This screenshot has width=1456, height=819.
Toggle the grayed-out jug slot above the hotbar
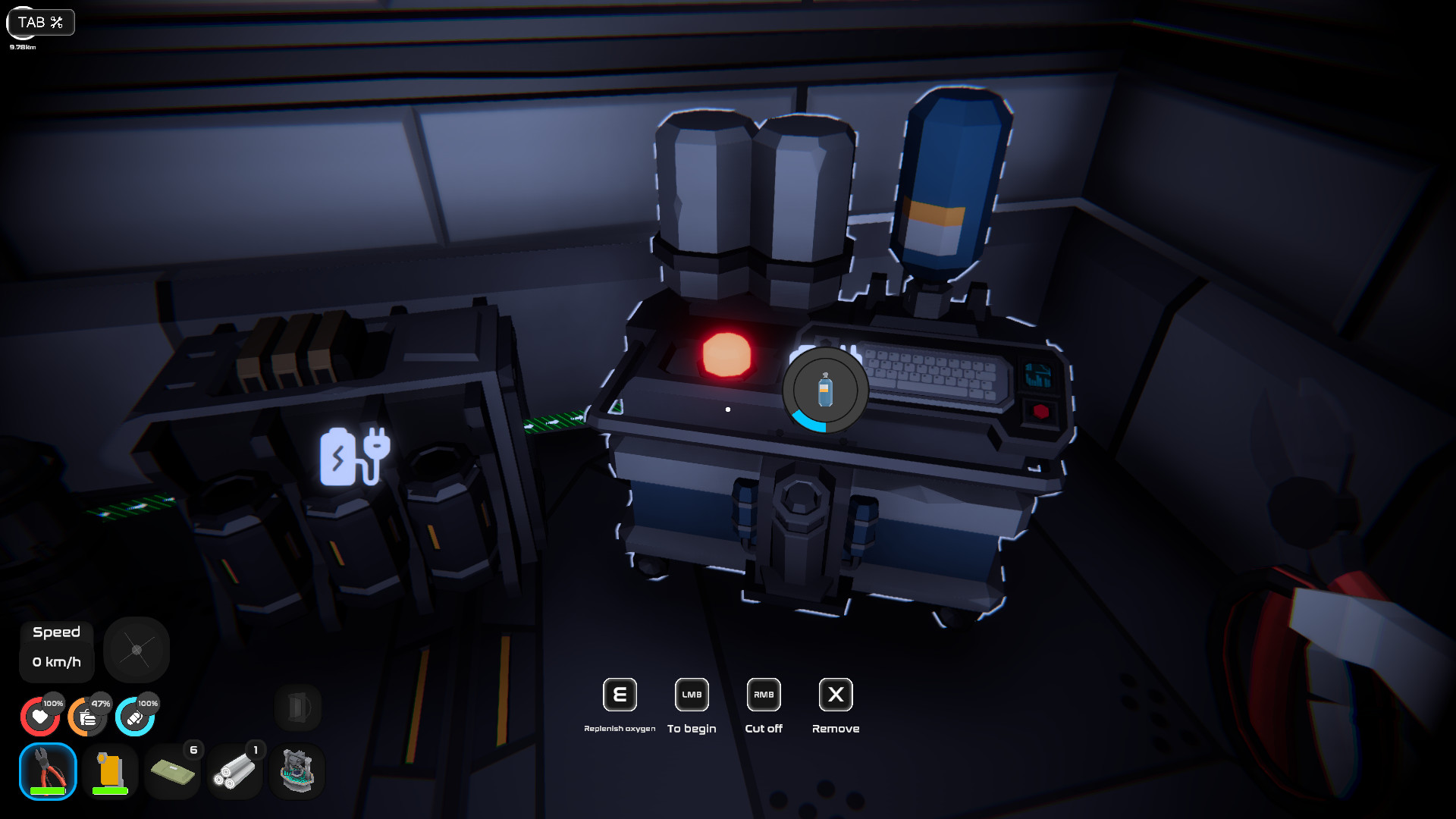point(297,708)
